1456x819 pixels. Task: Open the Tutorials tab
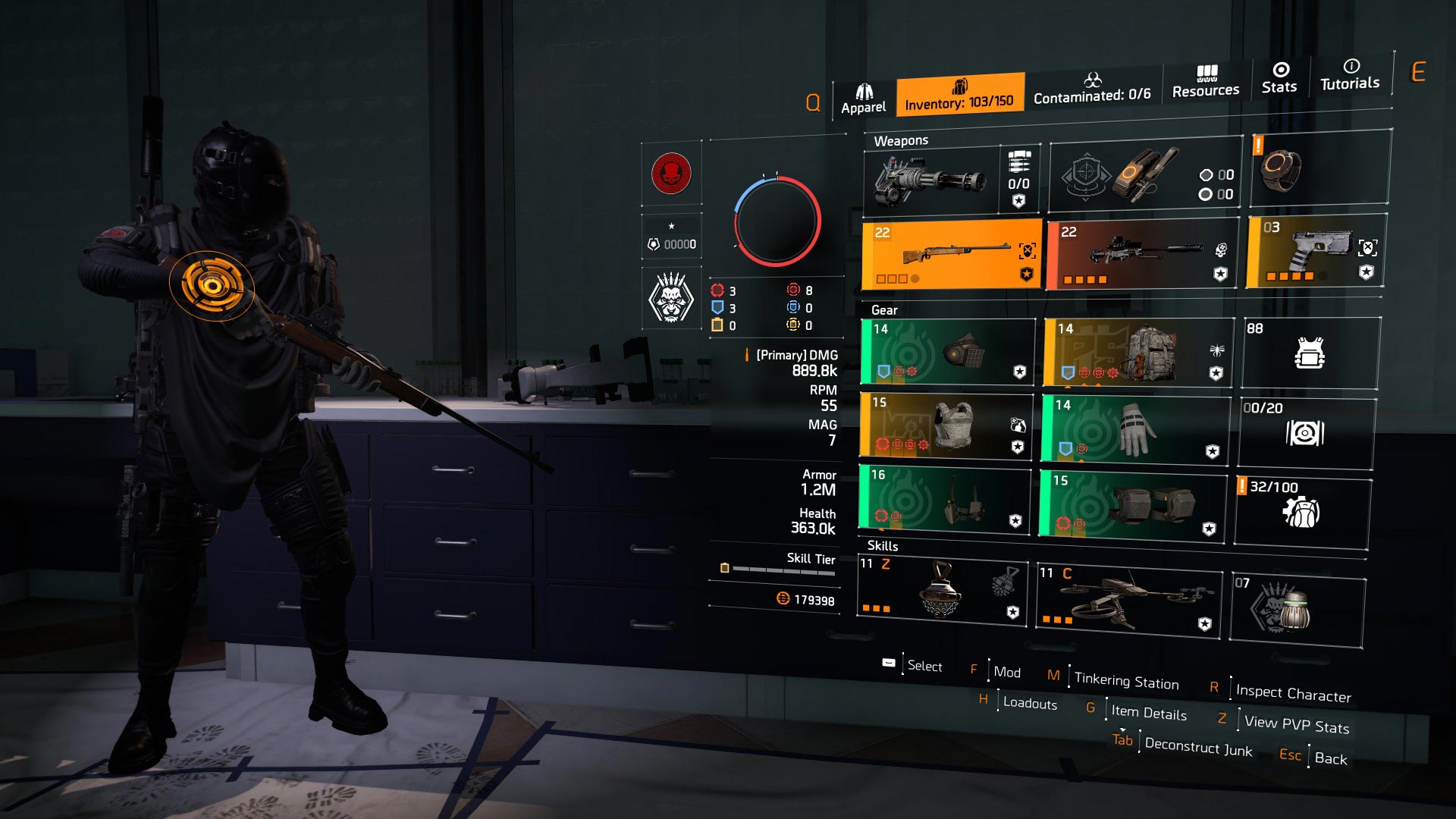point(1350,76)
